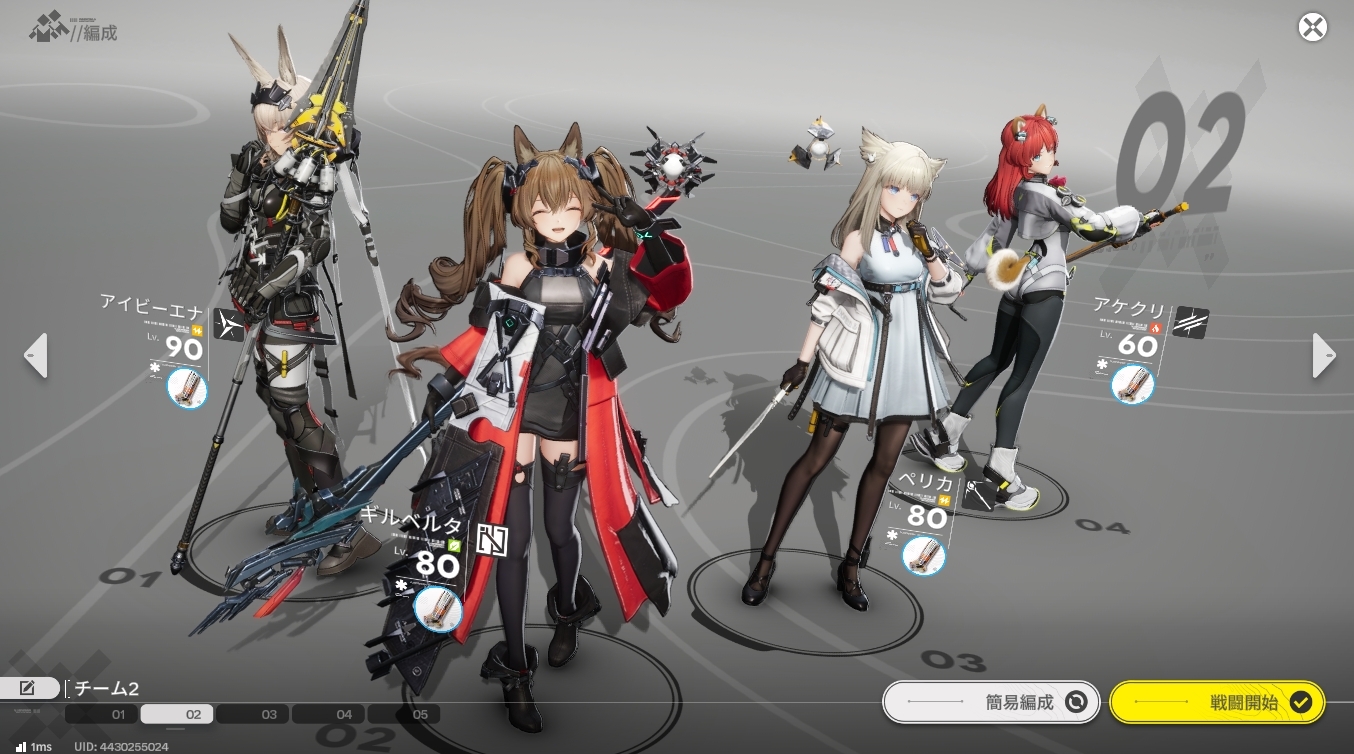
Task: Open ギルベルタ's equipped item icon
Action: 437,610
